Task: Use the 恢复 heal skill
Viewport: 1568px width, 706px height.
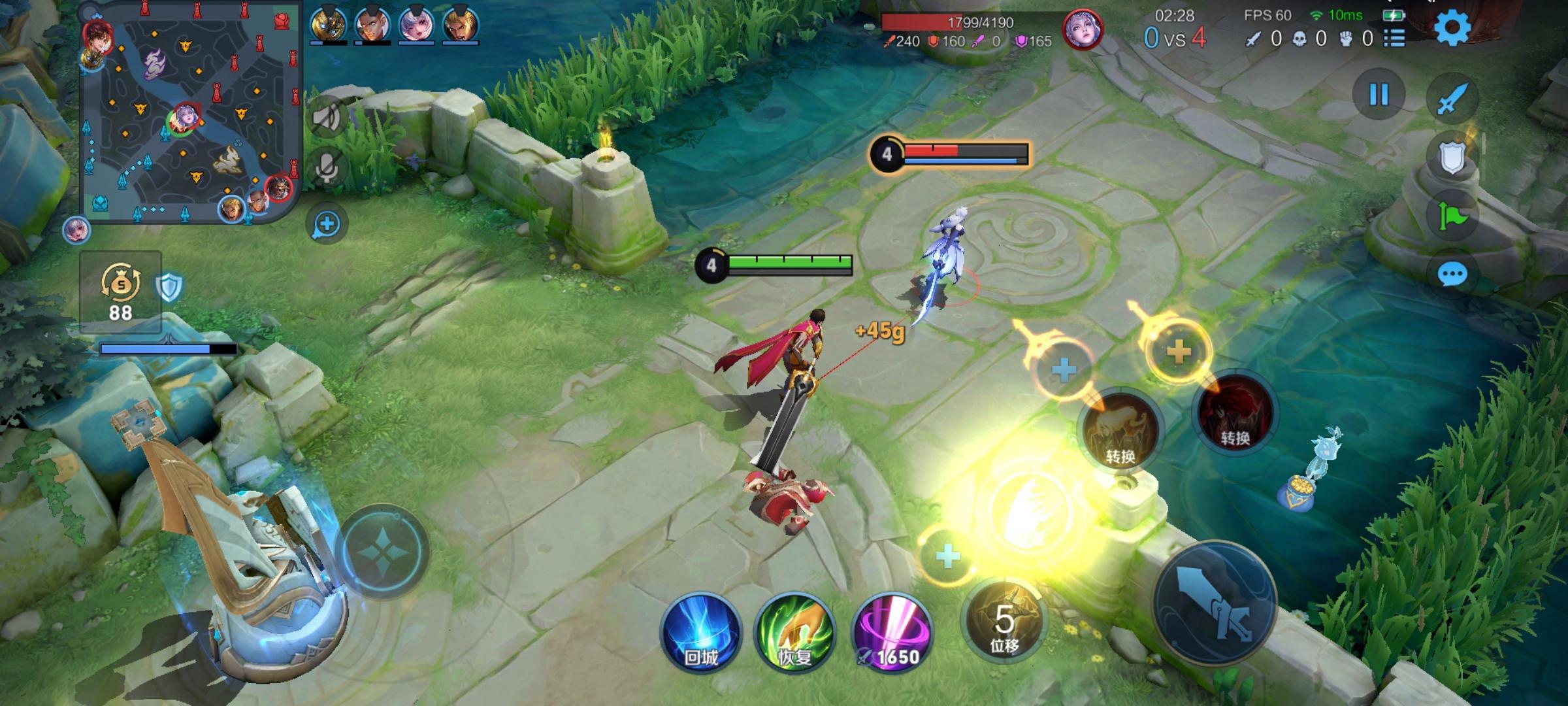Action: tap(794, 633)
